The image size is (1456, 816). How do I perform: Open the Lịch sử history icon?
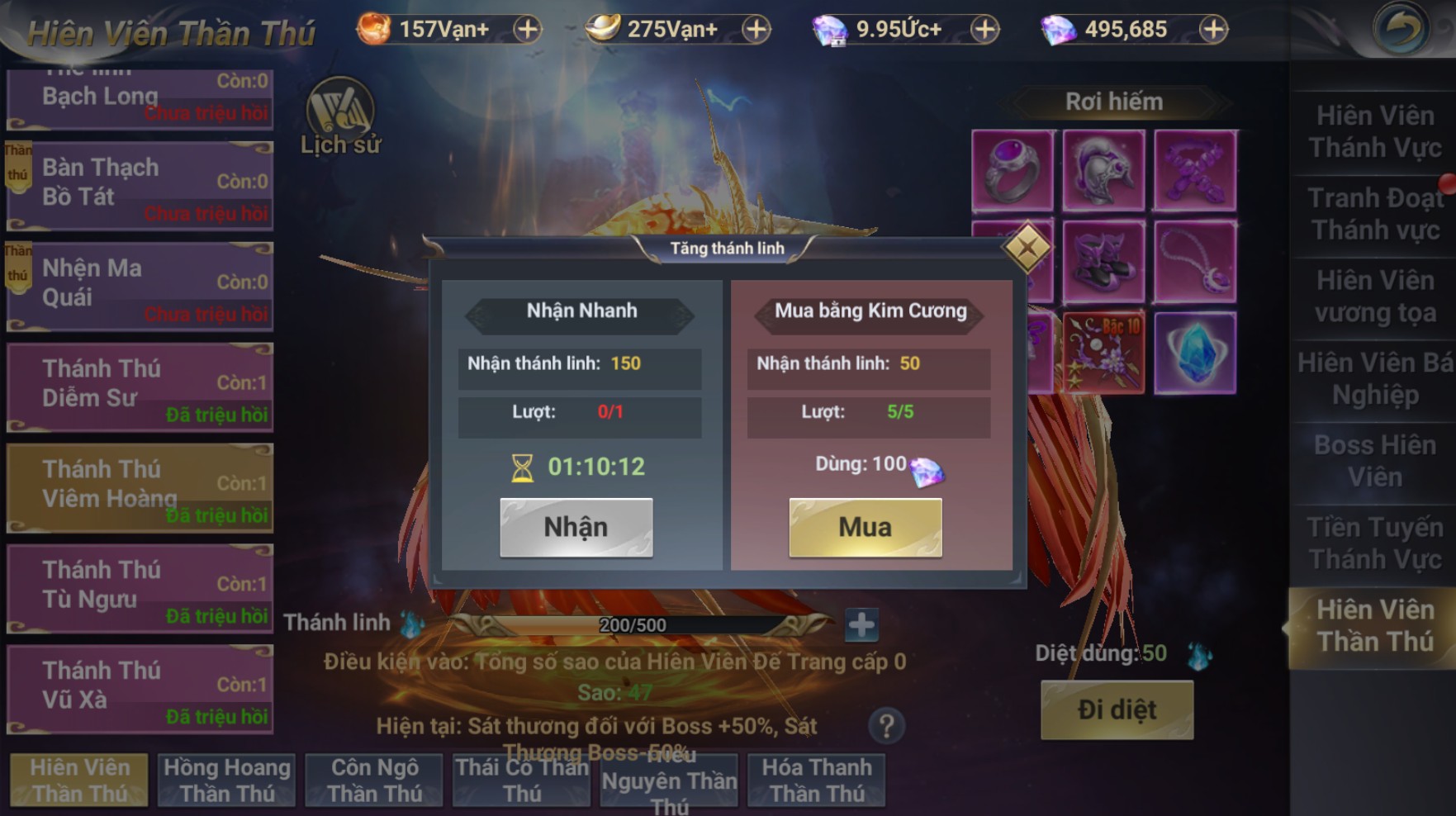click(x=340, y=117)
